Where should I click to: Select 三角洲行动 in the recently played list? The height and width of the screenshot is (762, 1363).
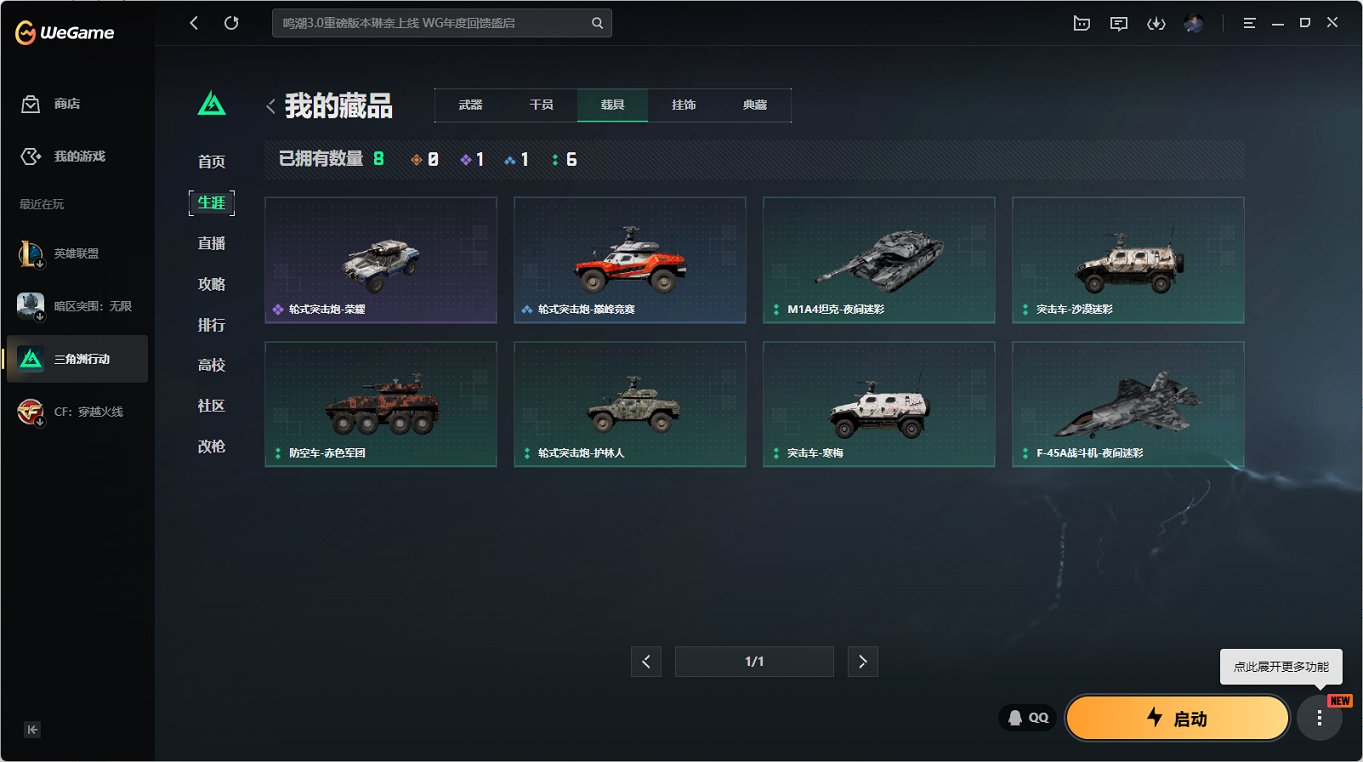pyautogui.click(x=77, y=358)
